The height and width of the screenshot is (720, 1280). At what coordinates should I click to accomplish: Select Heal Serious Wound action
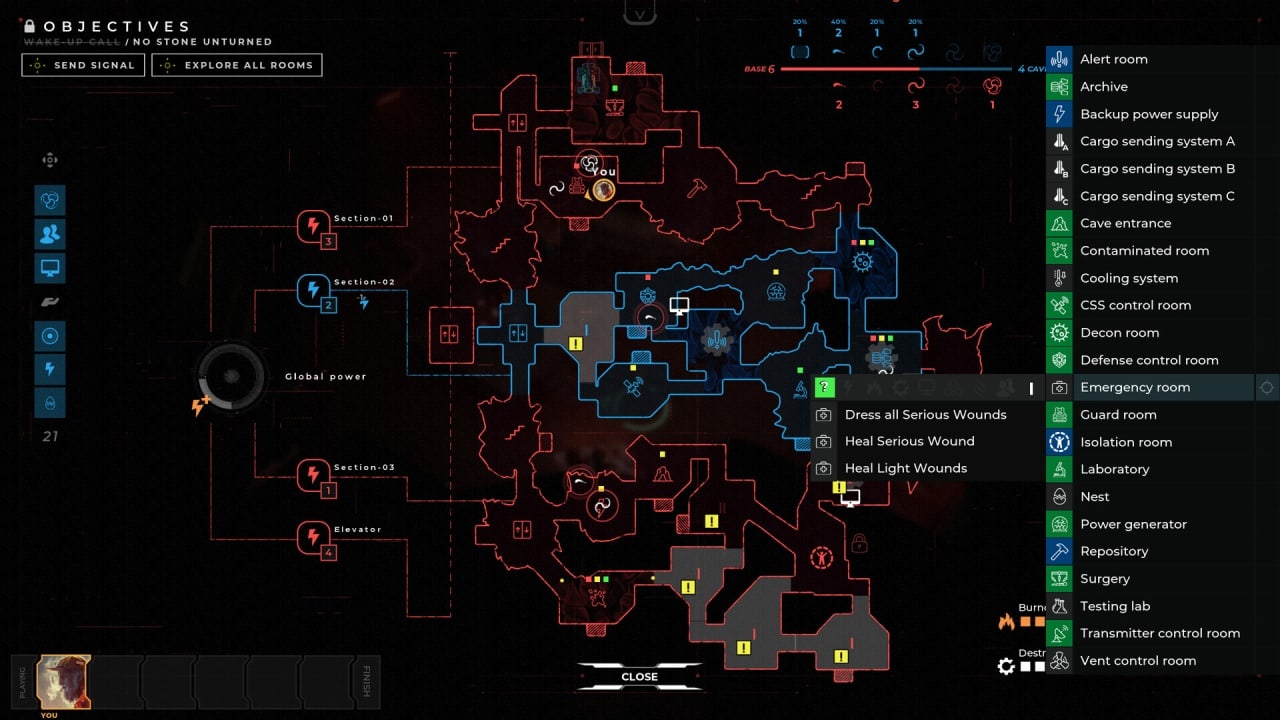[909, 441]
